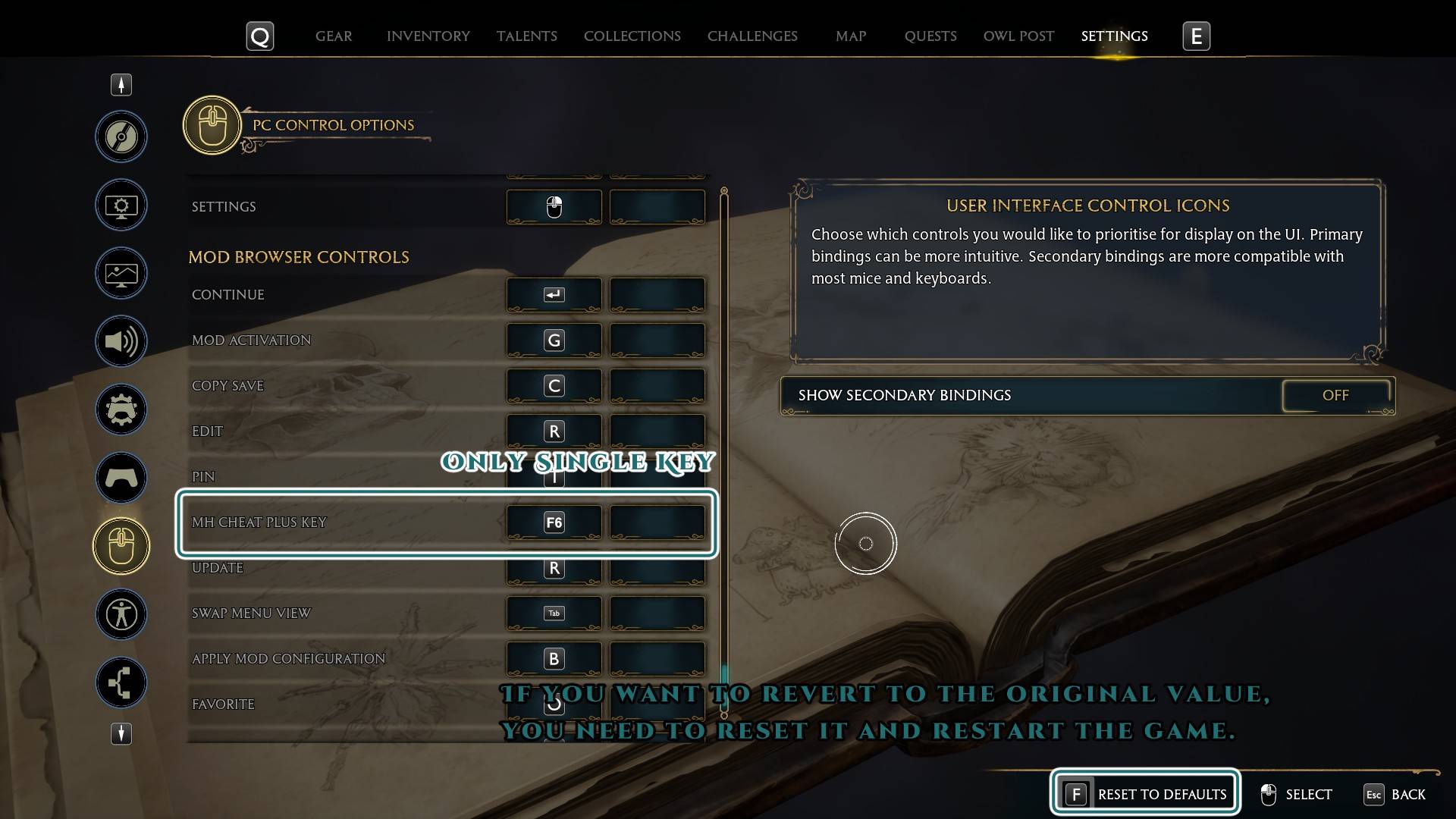Open the Audio settings via the speaker icon
The width and height of the screenshot is (1456, 819).
[121, 341]
